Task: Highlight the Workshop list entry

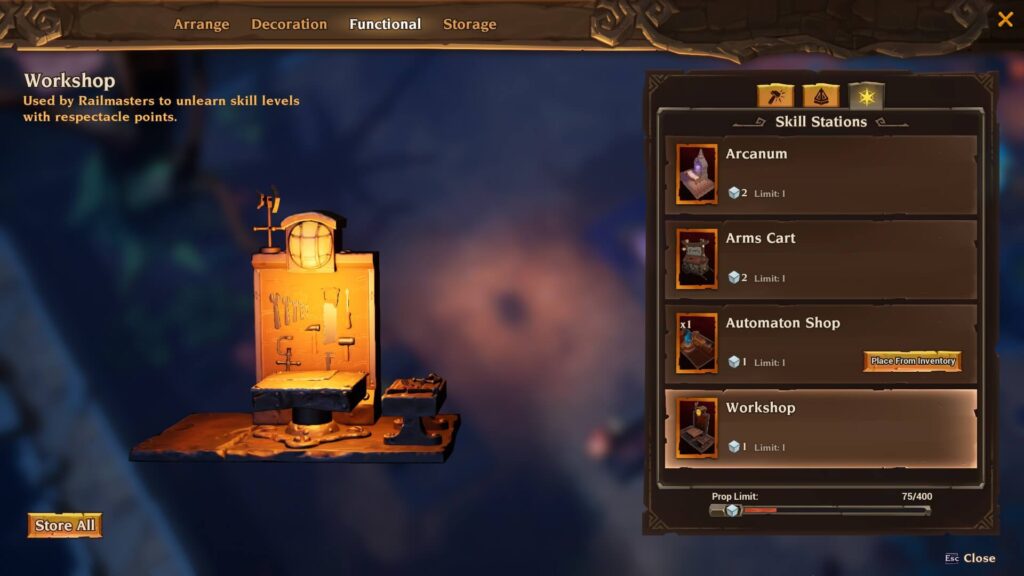Action: click(x=820, y=428)
